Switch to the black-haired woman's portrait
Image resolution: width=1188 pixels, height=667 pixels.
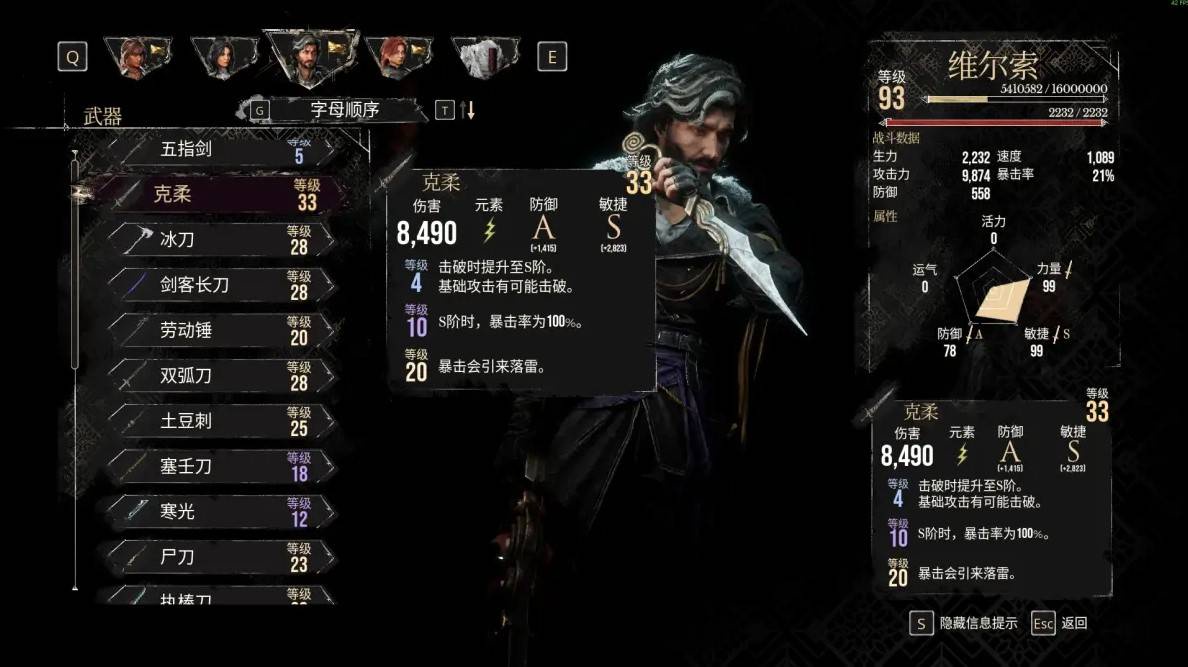[224, 57]
